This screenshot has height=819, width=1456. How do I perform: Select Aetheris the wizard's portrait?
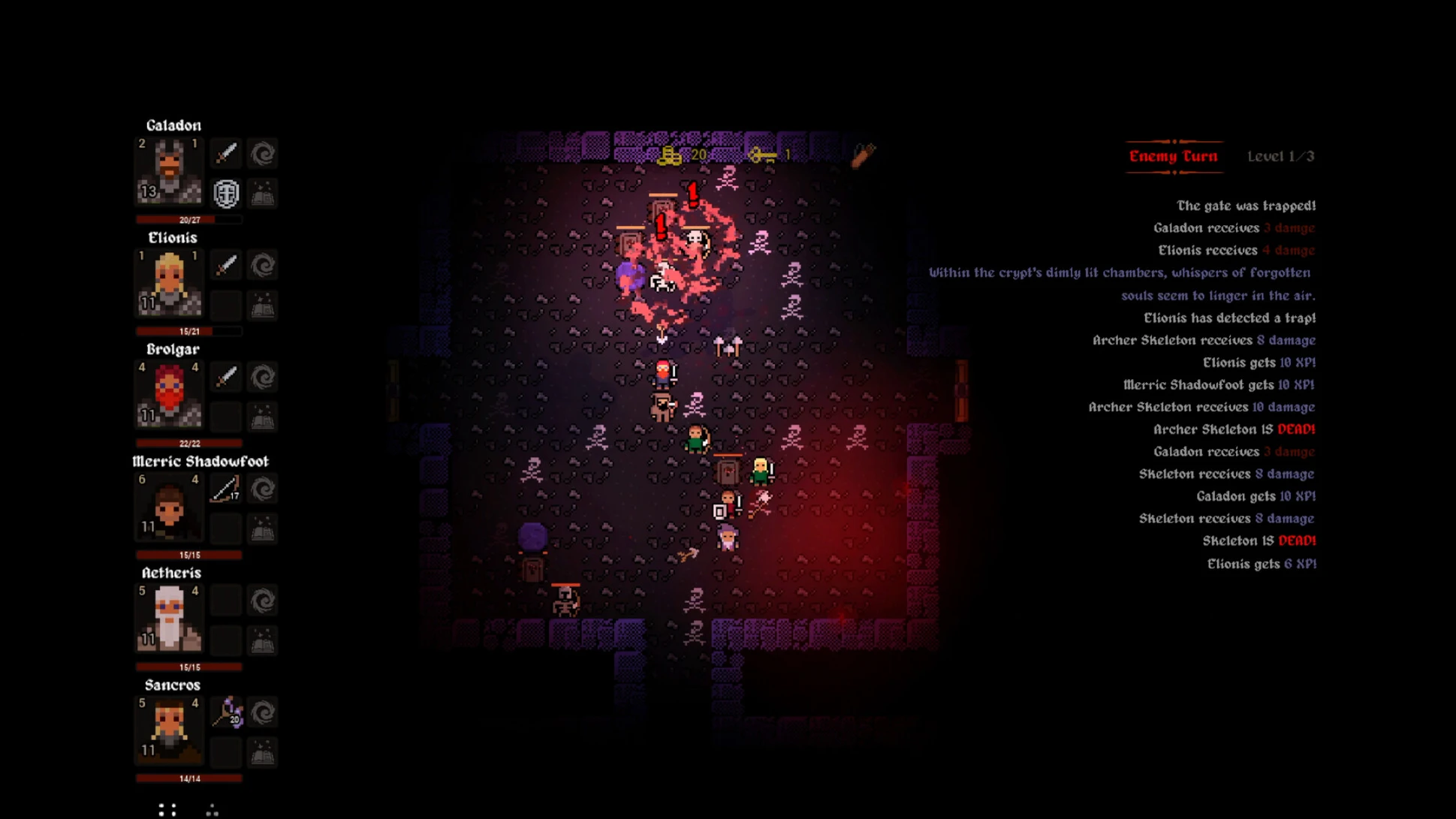point(169,619)
